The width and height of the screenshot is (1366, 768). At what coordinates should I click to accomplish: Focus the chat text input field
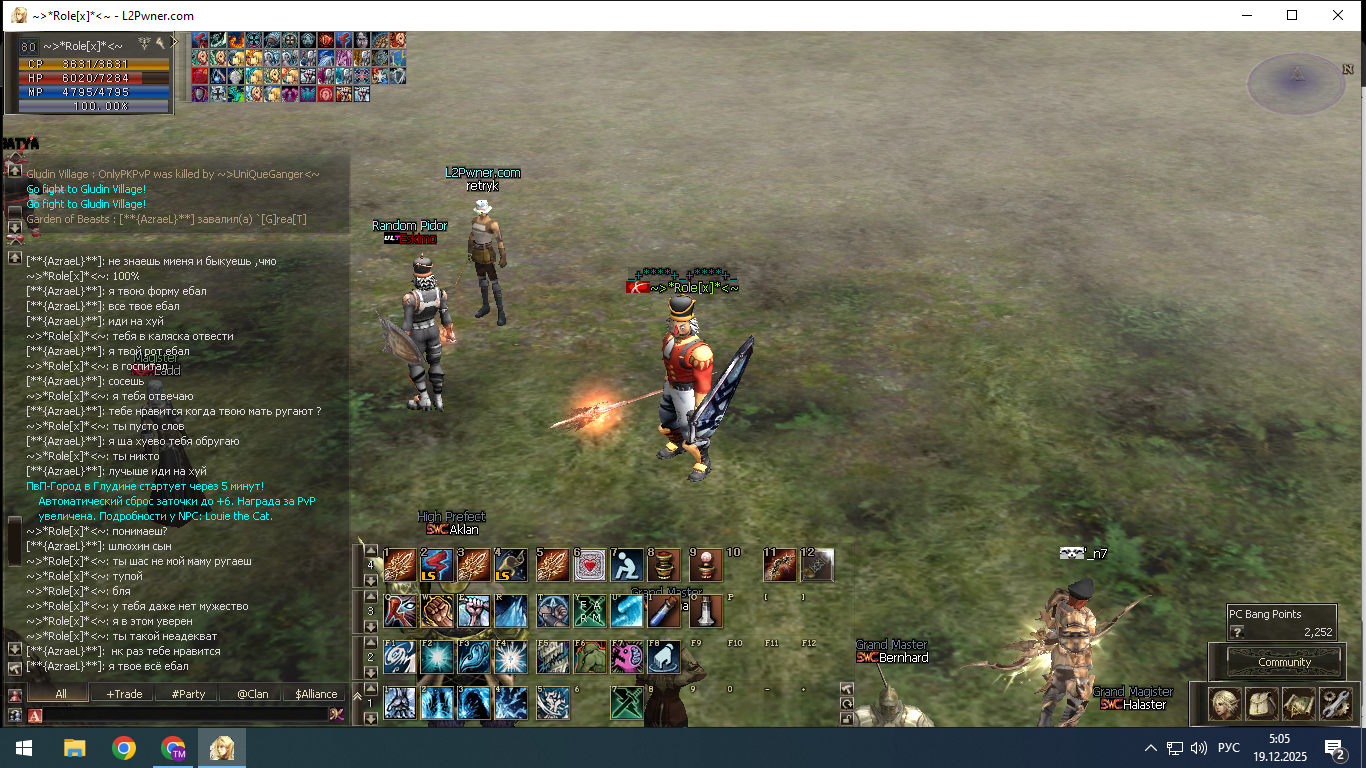click(185, 714)
